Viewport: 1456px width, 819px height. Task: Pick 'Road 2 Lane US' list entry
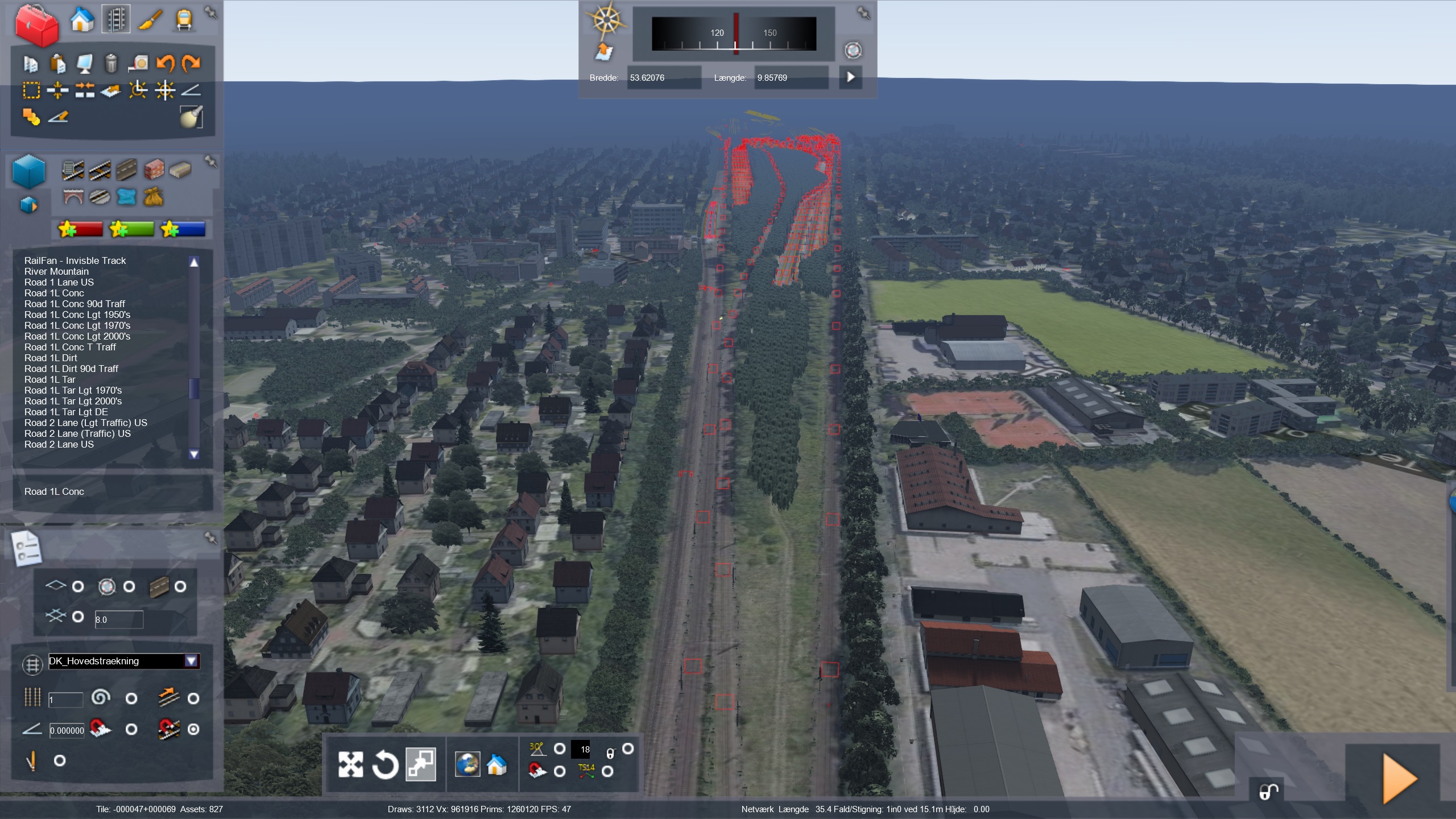pos(59,445)
